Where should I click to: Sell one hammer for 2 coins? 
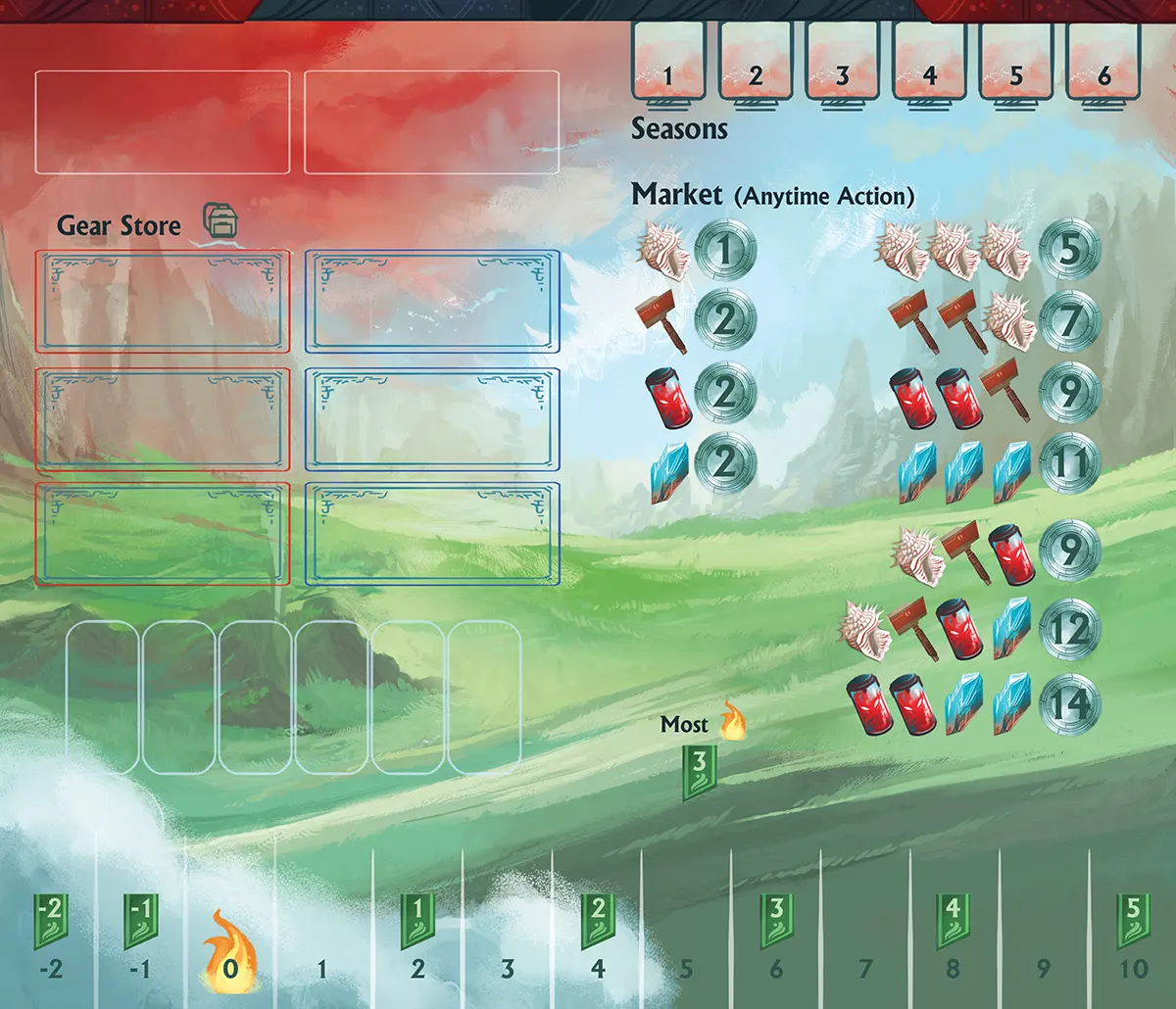tap(725, 321)
